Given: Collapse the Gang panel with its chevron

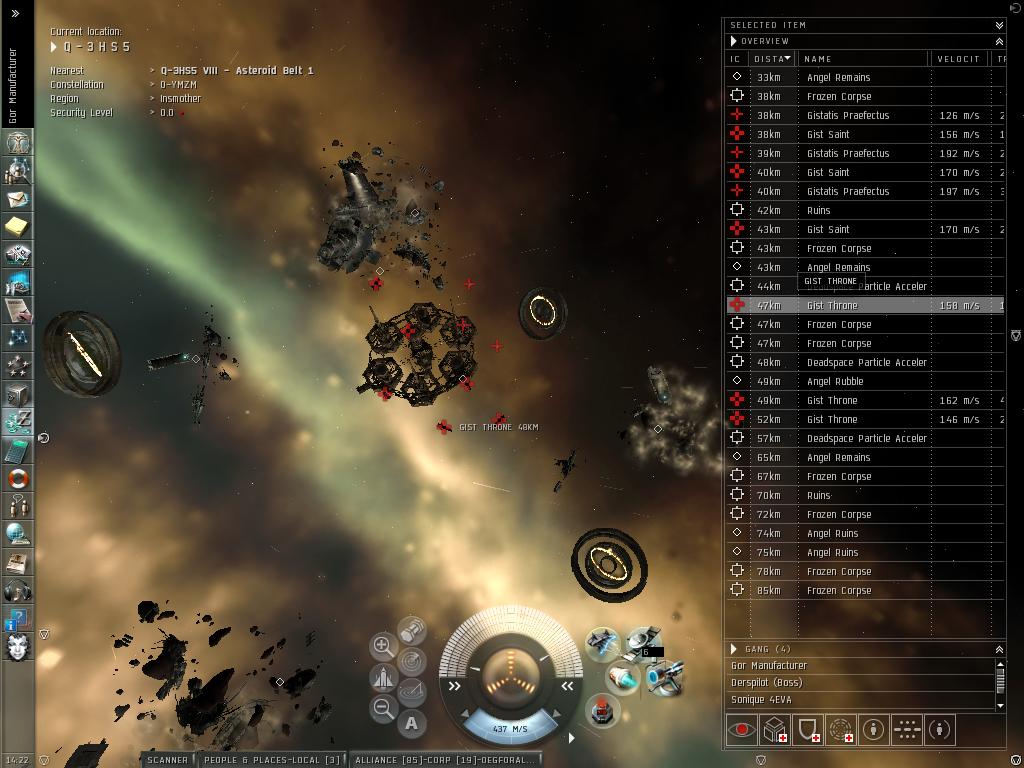Looking at the screenshot, I should (x=998, y=649).
